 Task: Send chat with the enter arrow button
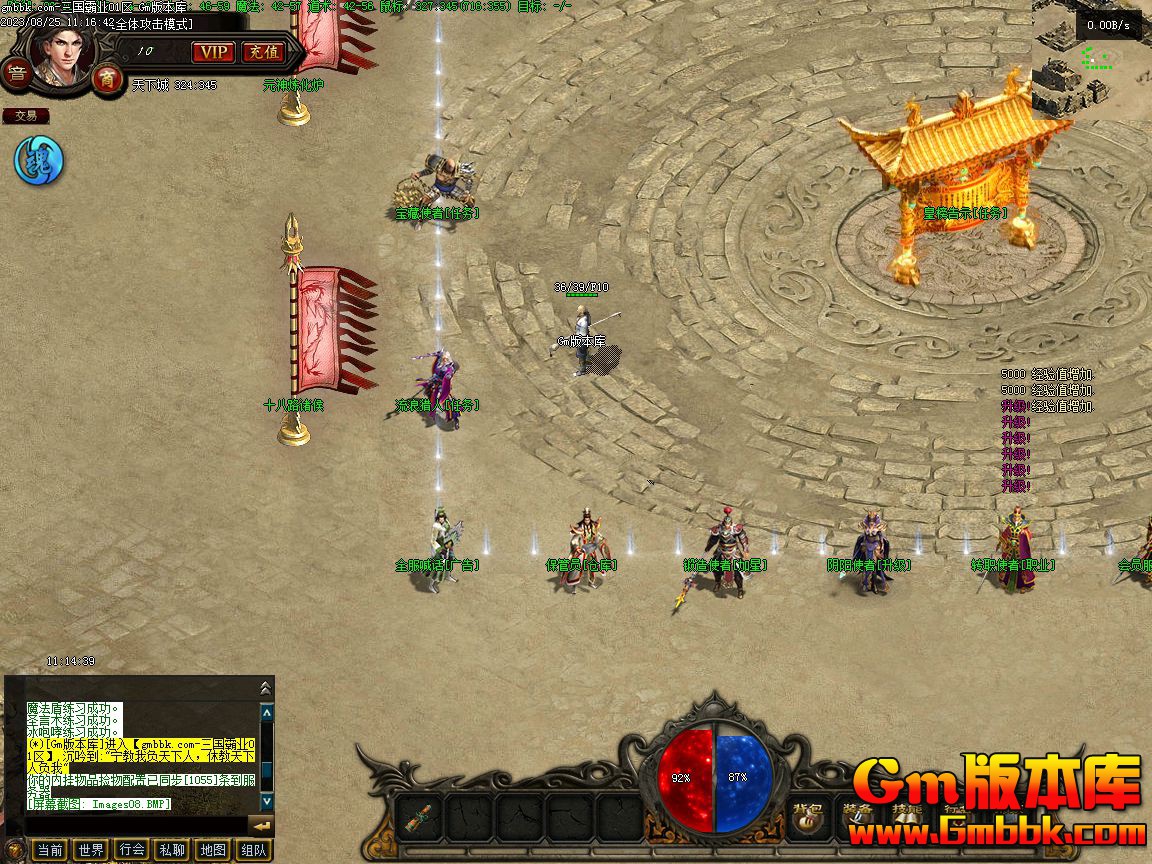261,826
